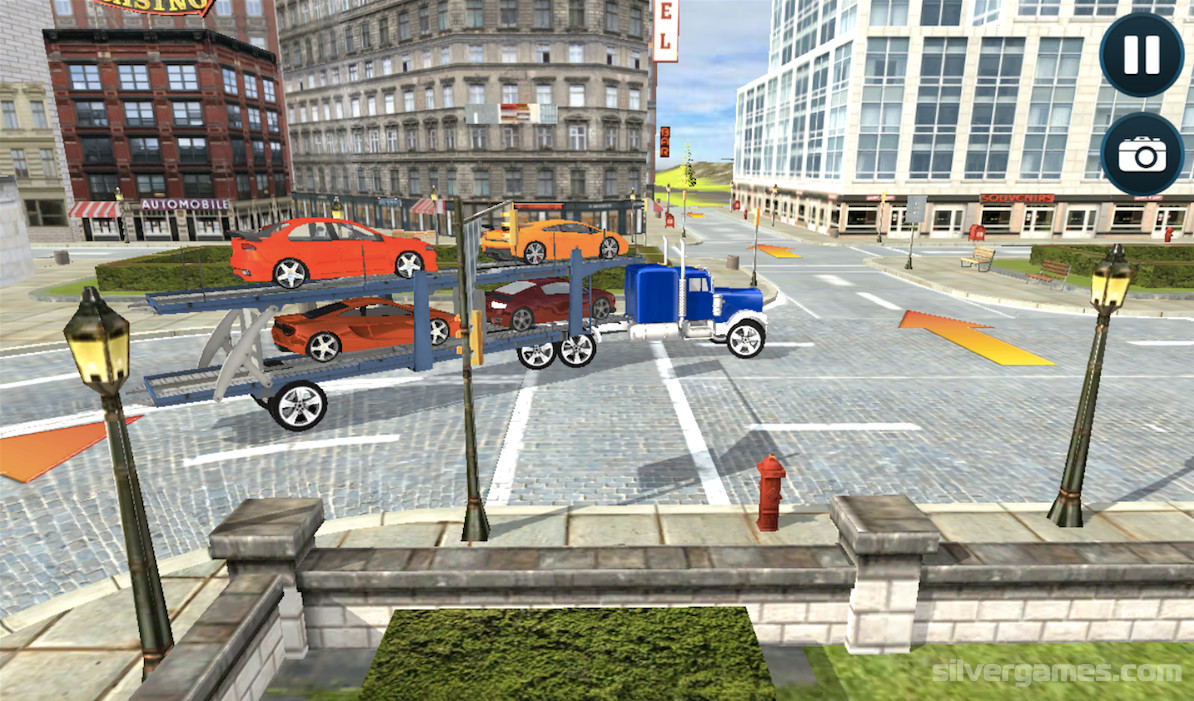Viewport: 1194px width, 701px height.
Task: Switch view with the camera icon button
Action: pyautogui.click(x=1141, y=154)
